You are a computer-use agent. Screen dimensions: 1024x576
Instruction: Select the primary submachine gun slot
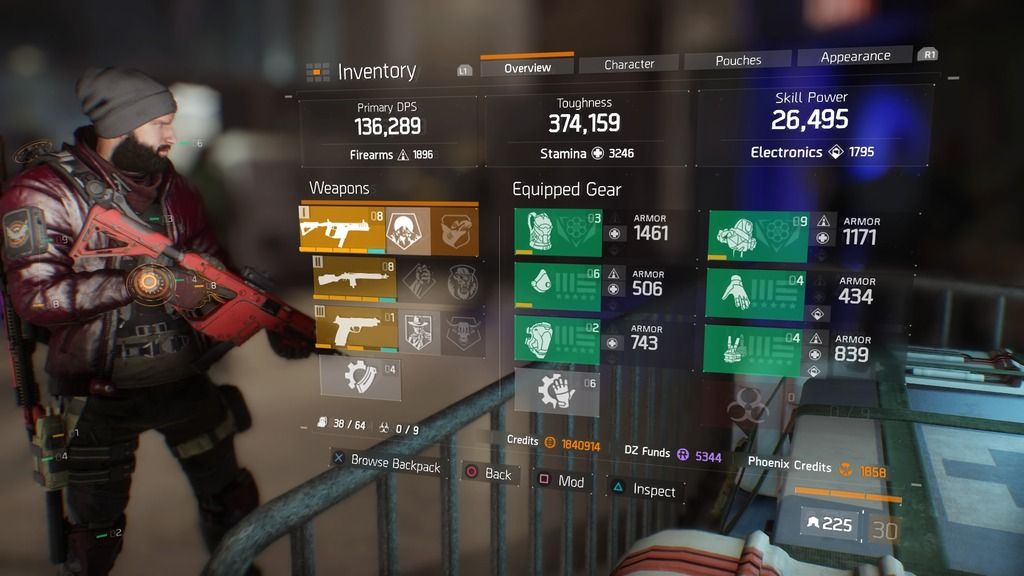pos(342,230)
